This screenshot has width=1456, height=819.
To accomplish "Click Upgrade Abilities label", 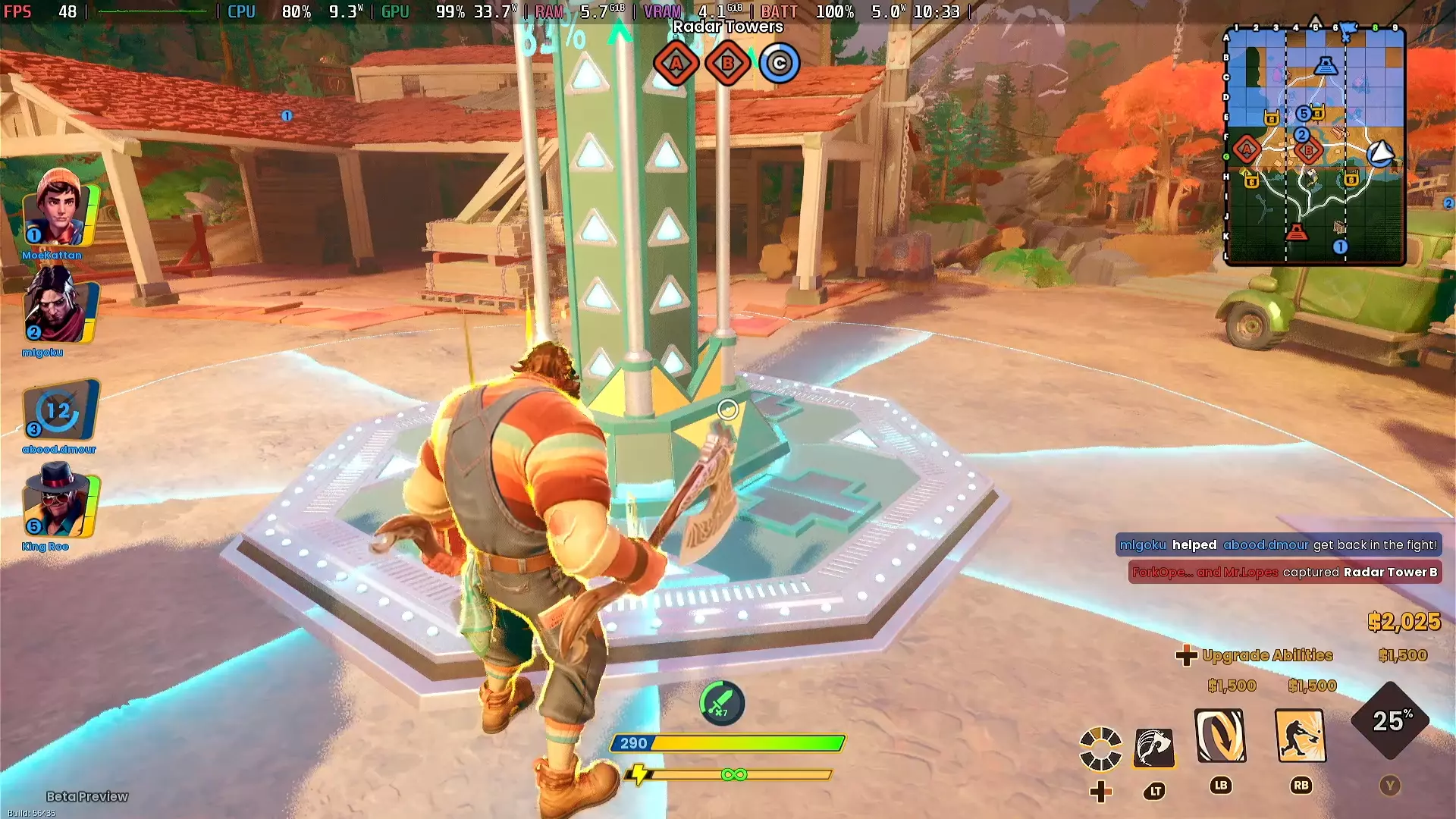I will 1266,655.
